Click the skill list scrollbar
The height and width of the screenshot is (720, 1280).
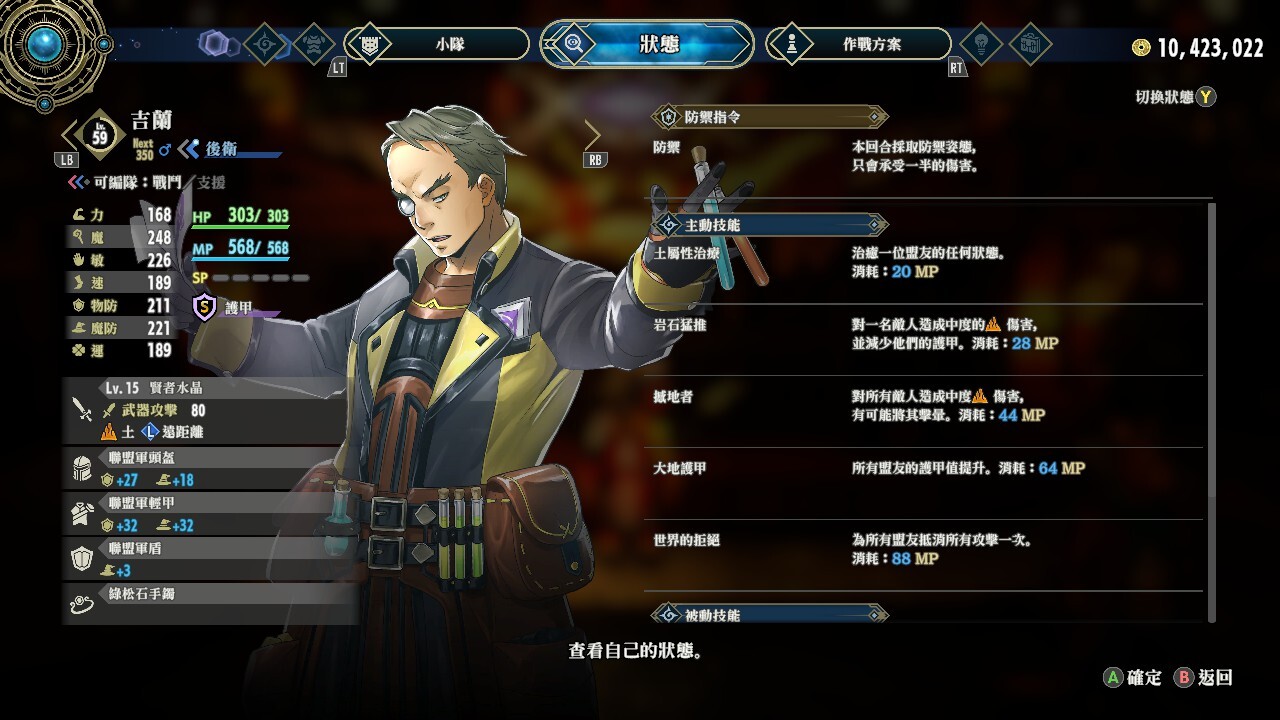[1212, 410]
